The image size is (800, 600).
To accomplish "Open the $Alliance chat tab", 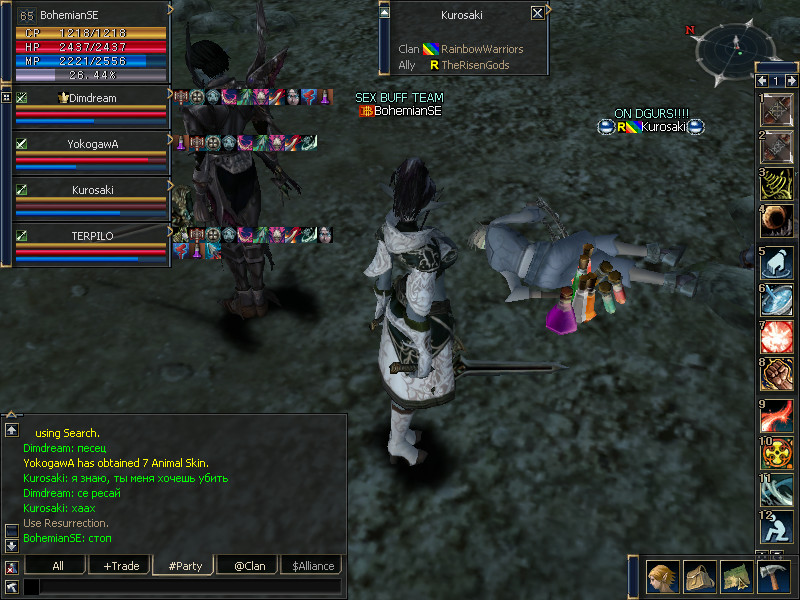I will (x=311, y=566).
